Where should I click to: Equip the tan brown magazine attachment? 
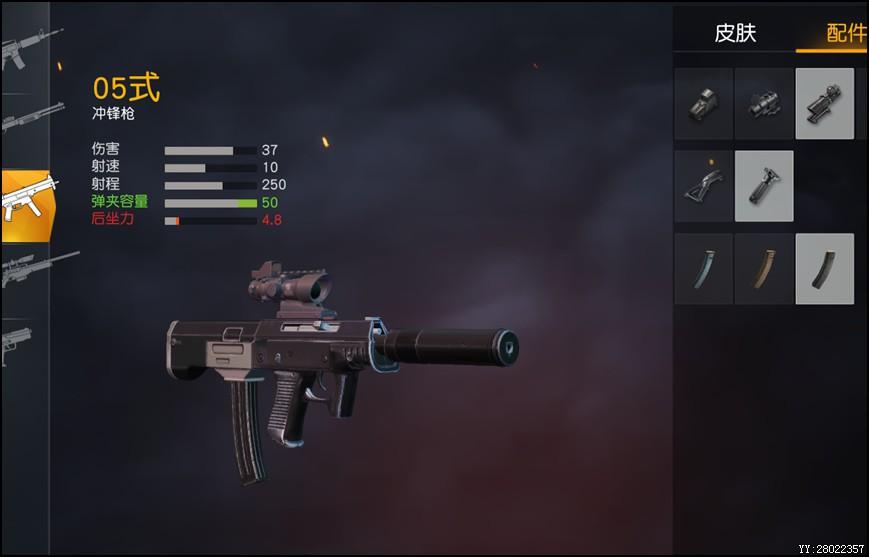(764, 269)
